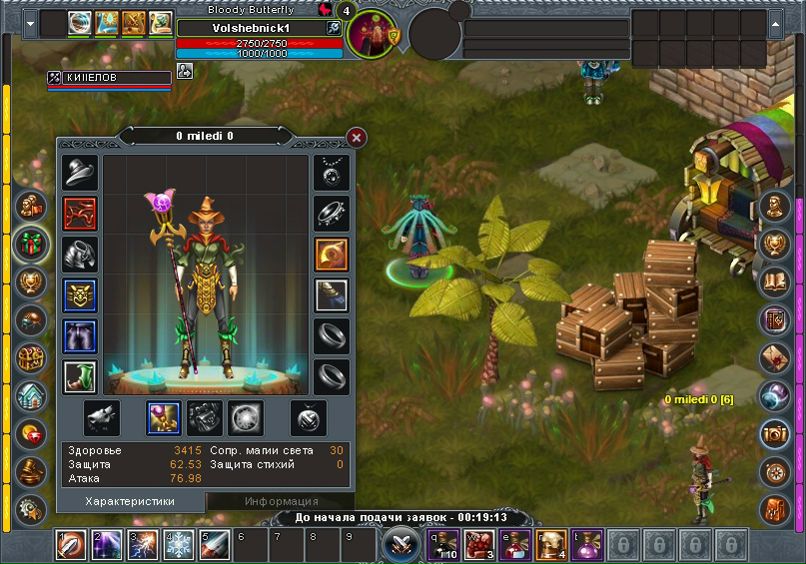The width and height of the screenshot is (806, 564).
Task: Open the gift box menu icon
Action: click(31, 242)
